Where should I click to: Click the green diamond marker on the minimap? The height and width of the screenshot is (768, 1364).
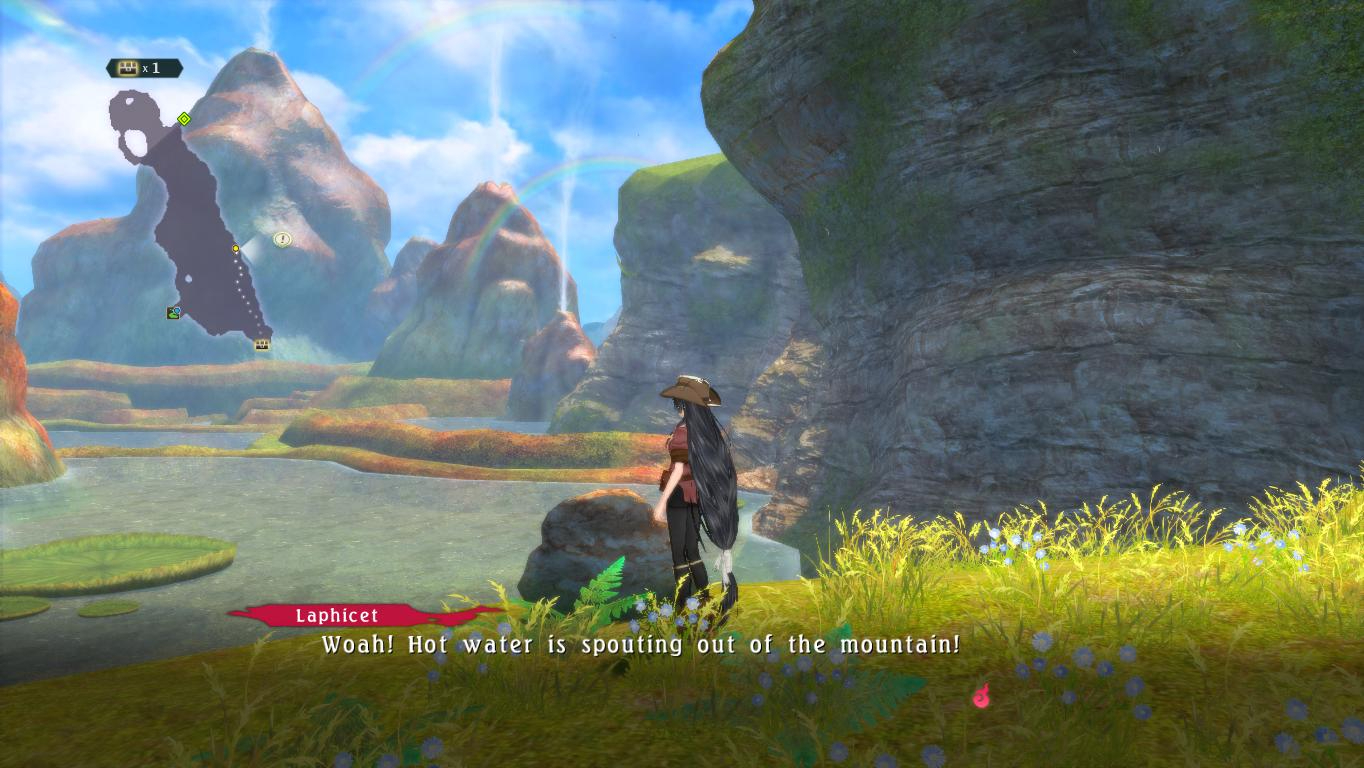click(184, 119)
